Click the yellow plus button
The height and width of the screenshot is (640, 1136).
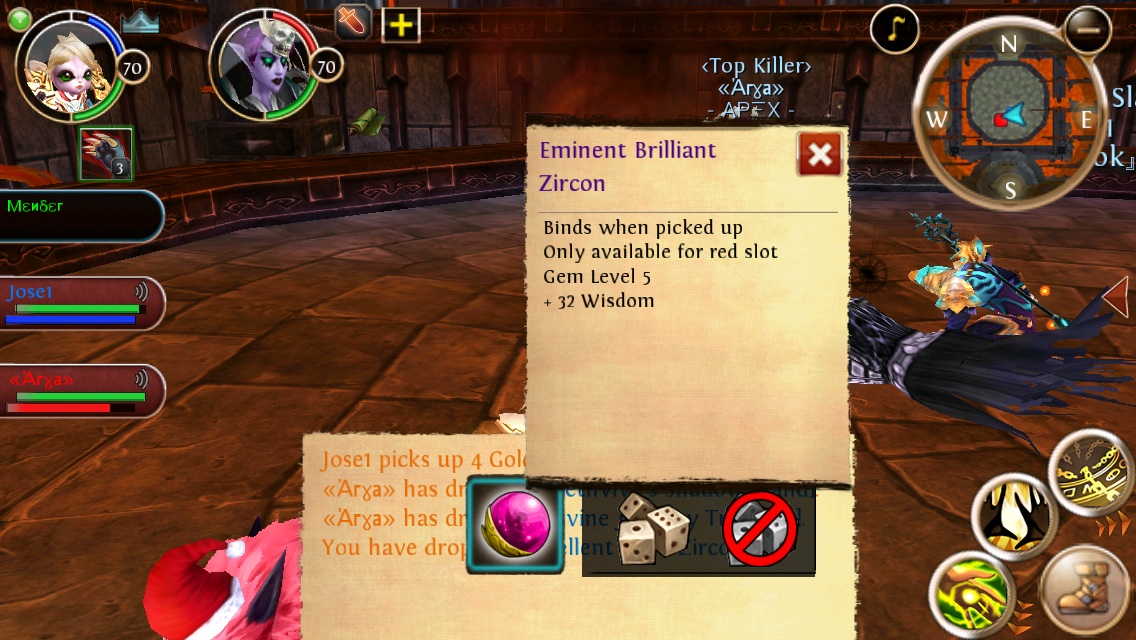400,25
